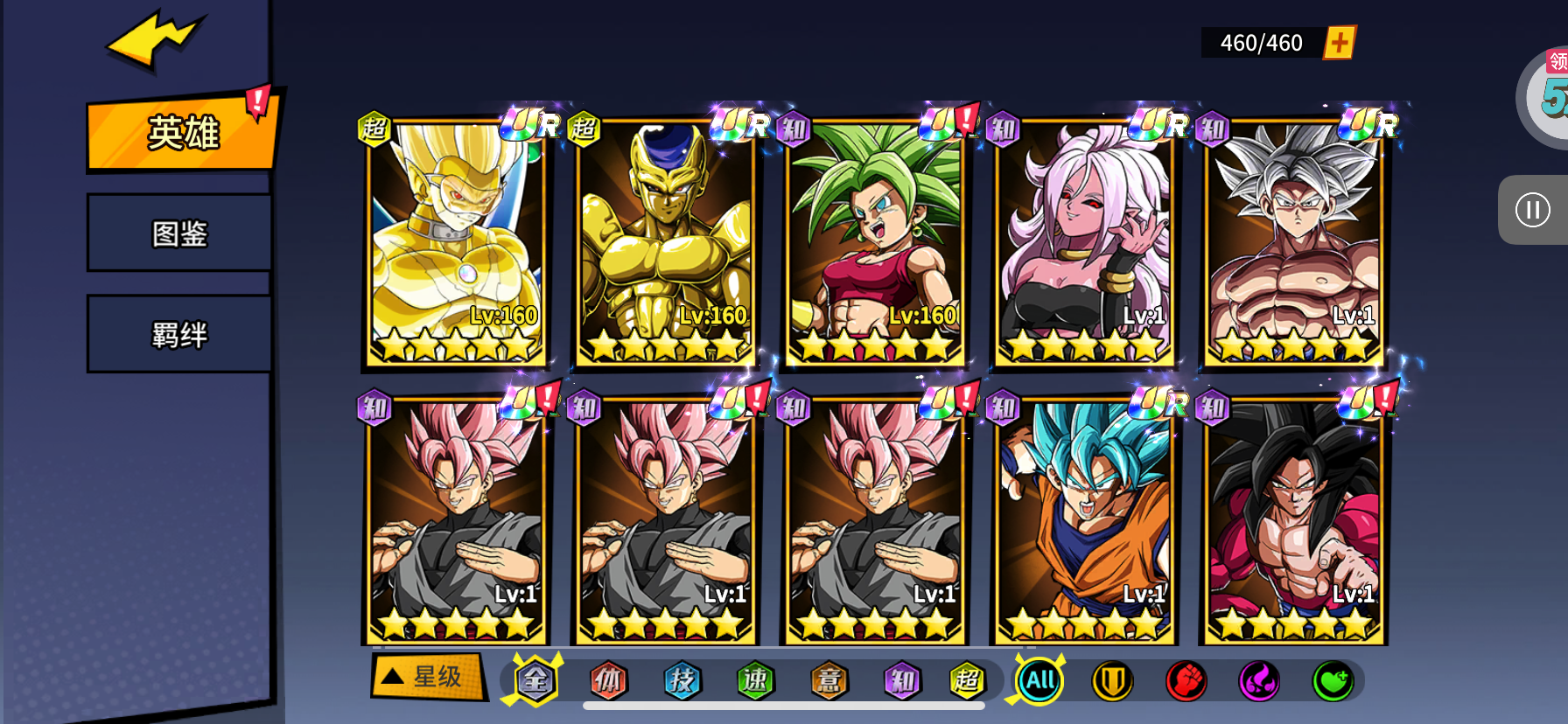
Task: Pick the Android 21 hero card
Action: coord(1084,242)
